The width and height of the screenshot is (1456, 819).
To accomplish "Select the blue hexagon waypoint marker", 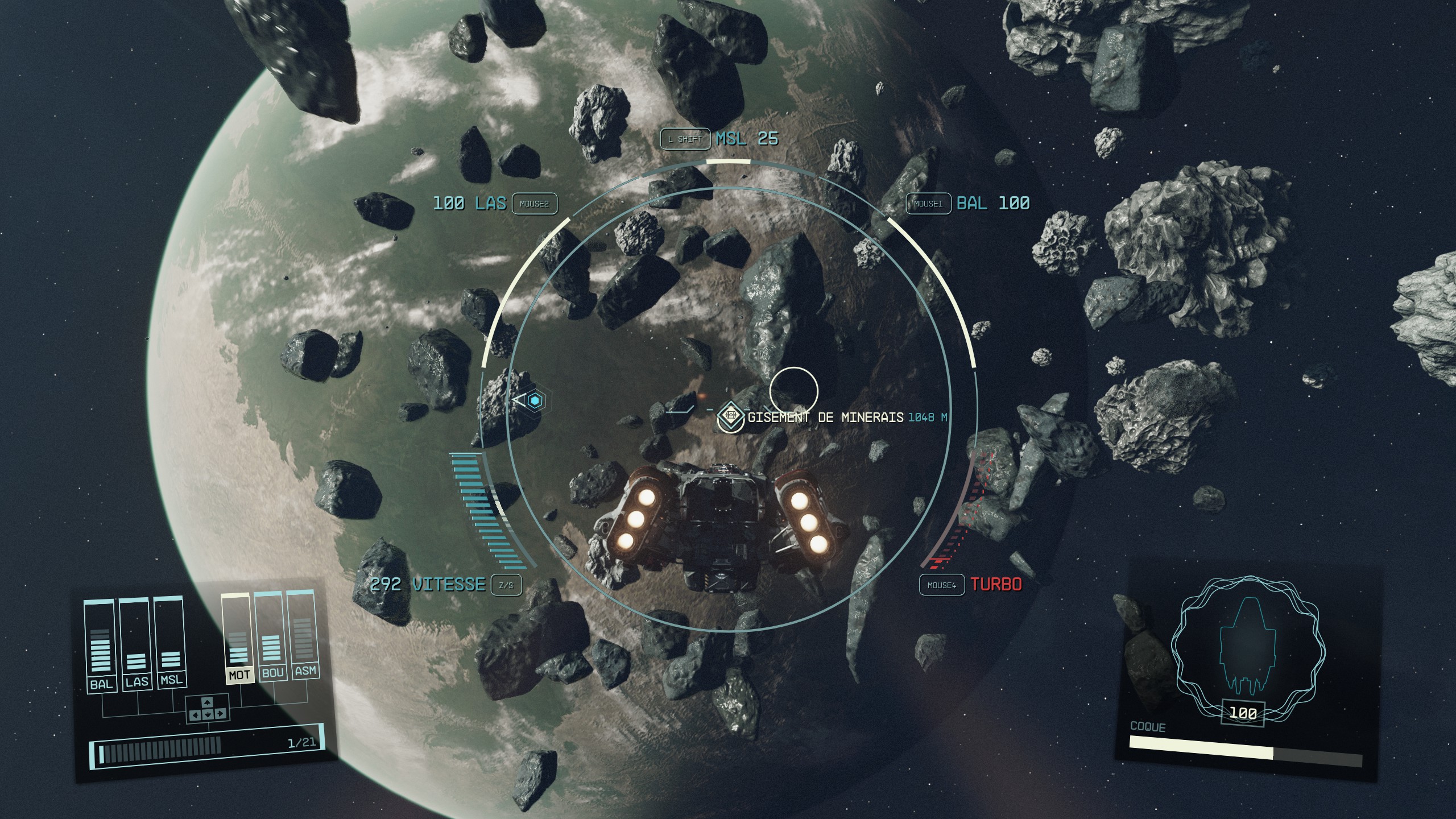I will coord(535,401).
